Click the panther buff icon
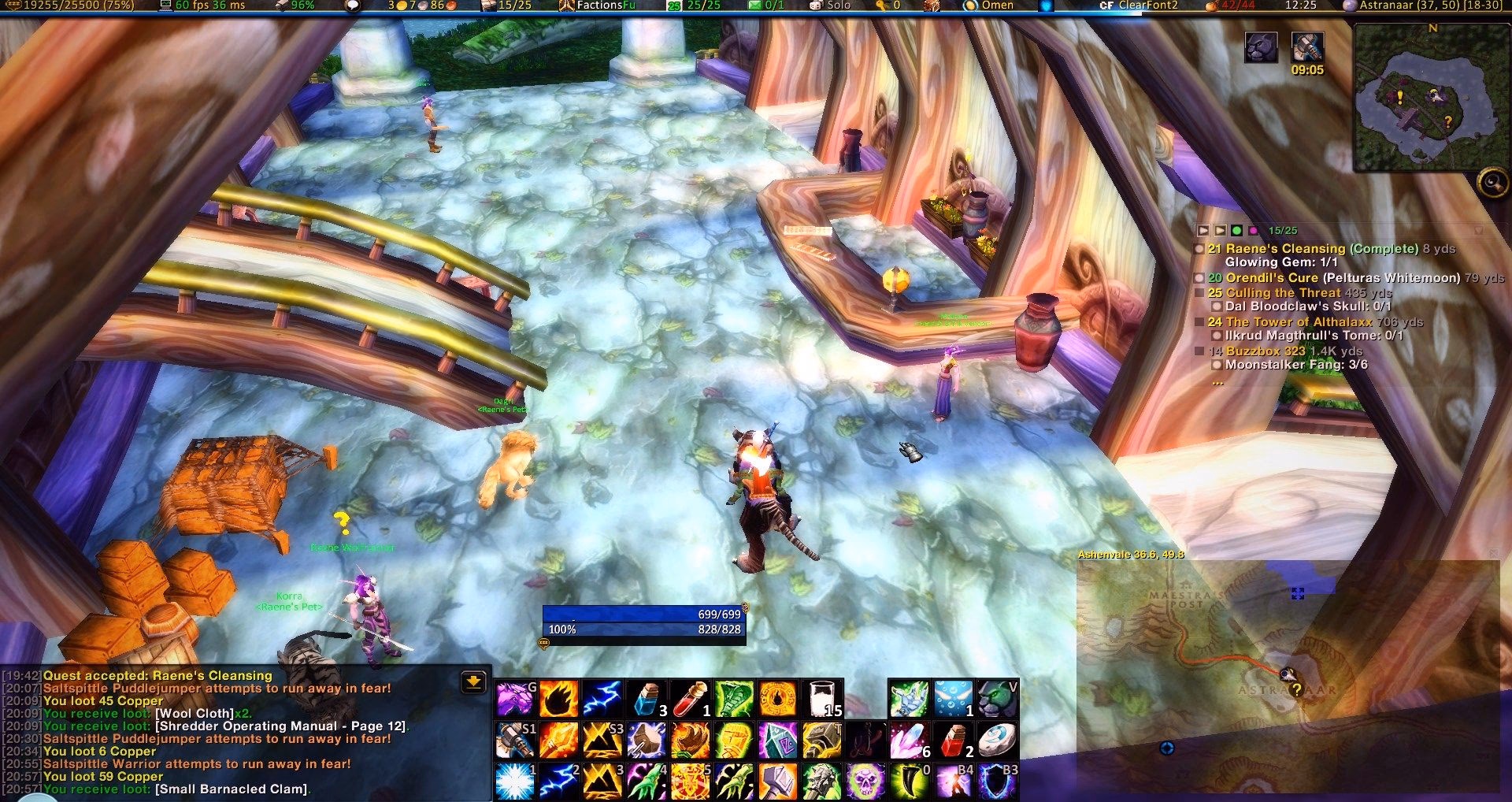 pyautogui.click(x=1261, y=48)
